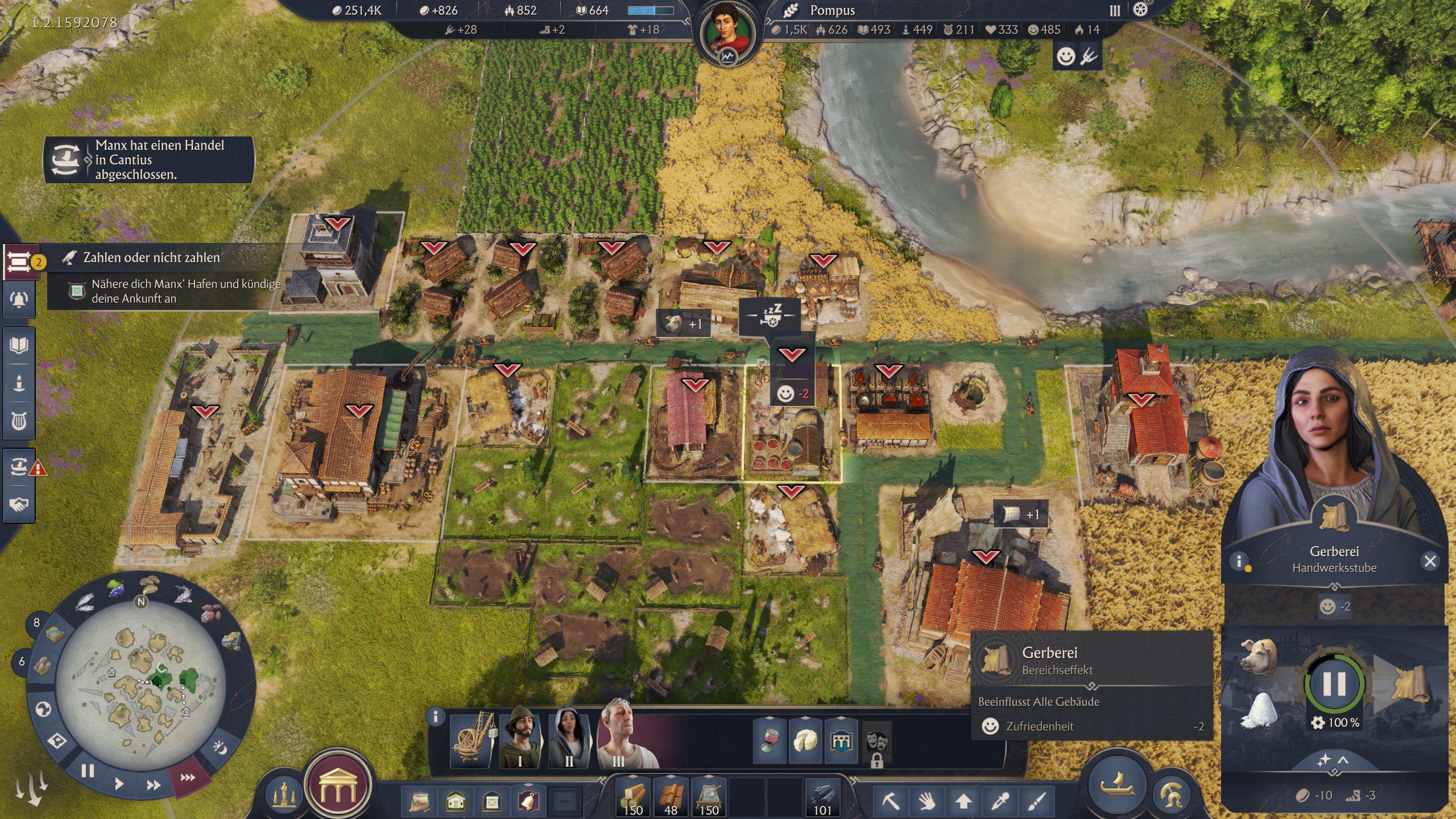Viewport: 1456px width, 819px height.
Task: Choose the cheese goods category
Action: click(805, 741)
